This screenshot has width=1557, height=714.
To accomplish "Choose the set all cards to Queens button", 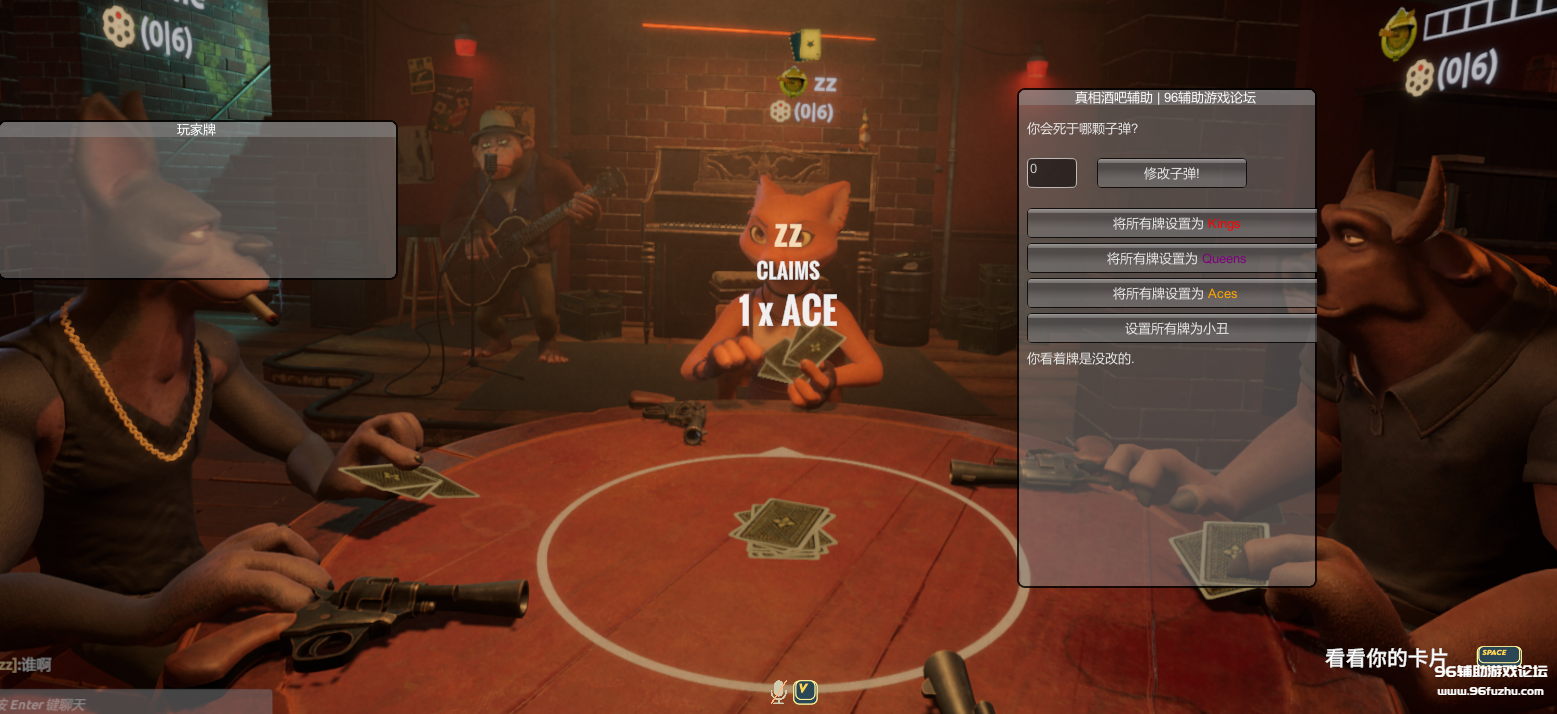I will [1171, 259].
